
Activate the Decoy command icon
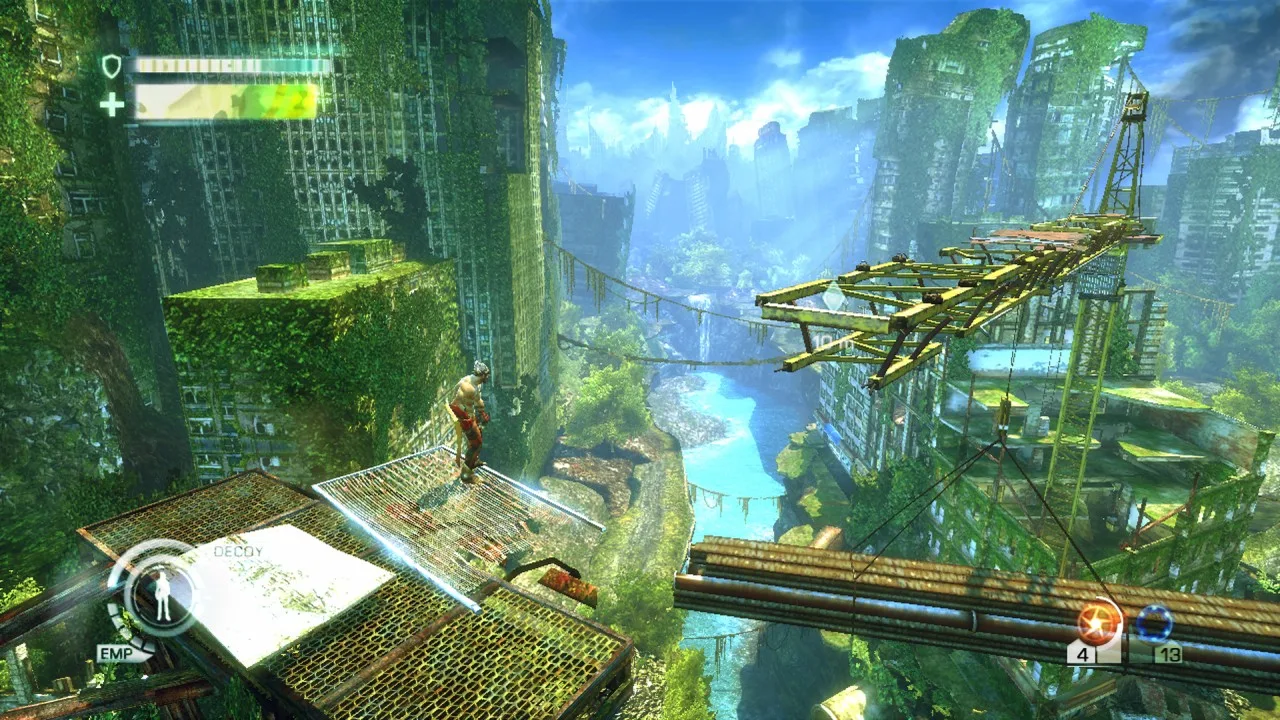[x=159, y=592]
